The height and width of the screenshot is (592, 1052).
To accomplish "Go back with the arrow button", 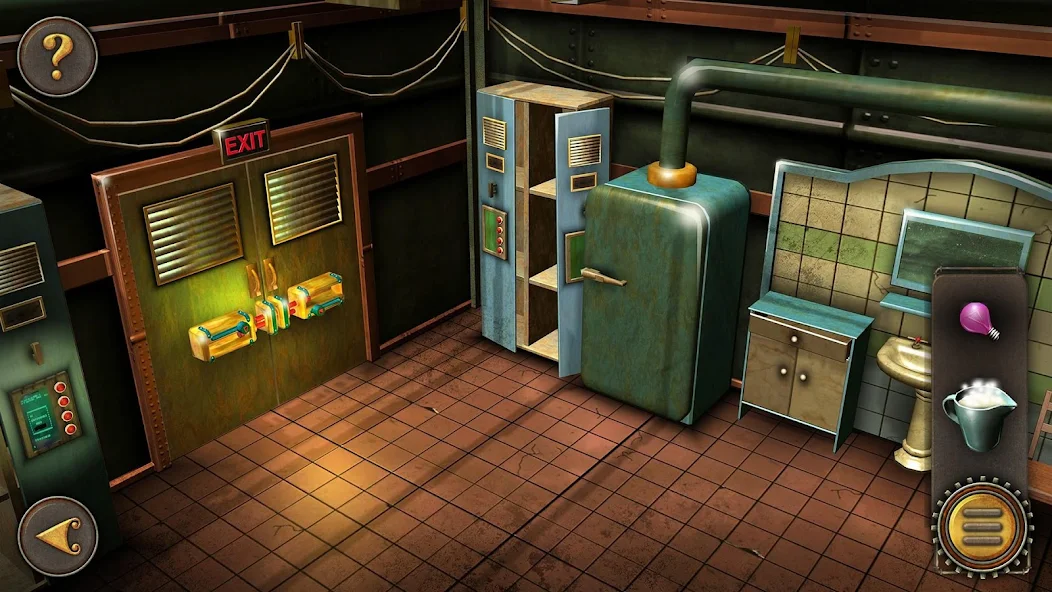I will pos(57,536).
